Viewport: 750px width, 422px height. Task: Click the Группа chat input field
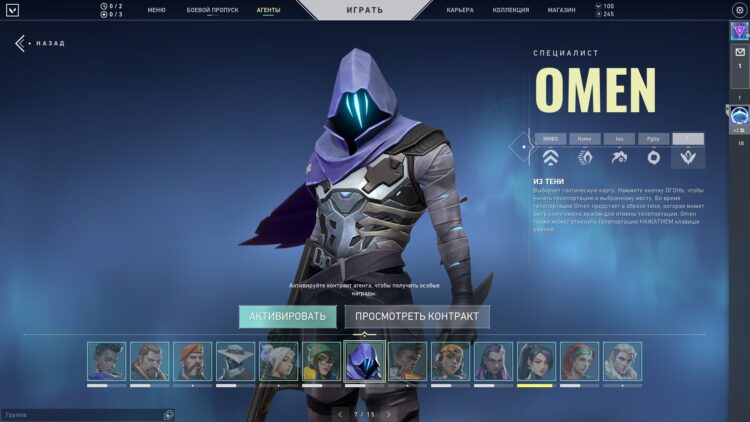pyautogui.click(x=80, y=414)
